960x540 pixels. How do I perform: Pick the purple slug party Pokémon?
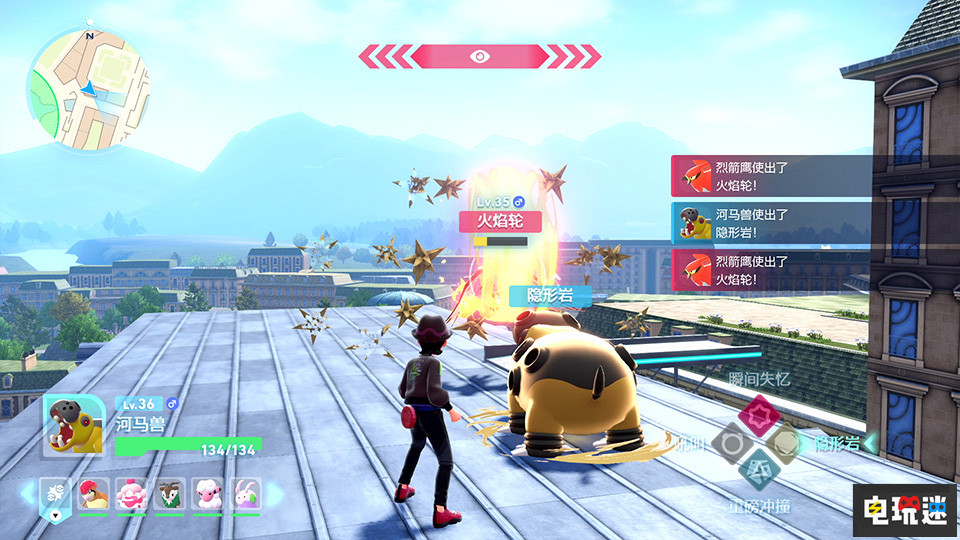coord(244,493)
